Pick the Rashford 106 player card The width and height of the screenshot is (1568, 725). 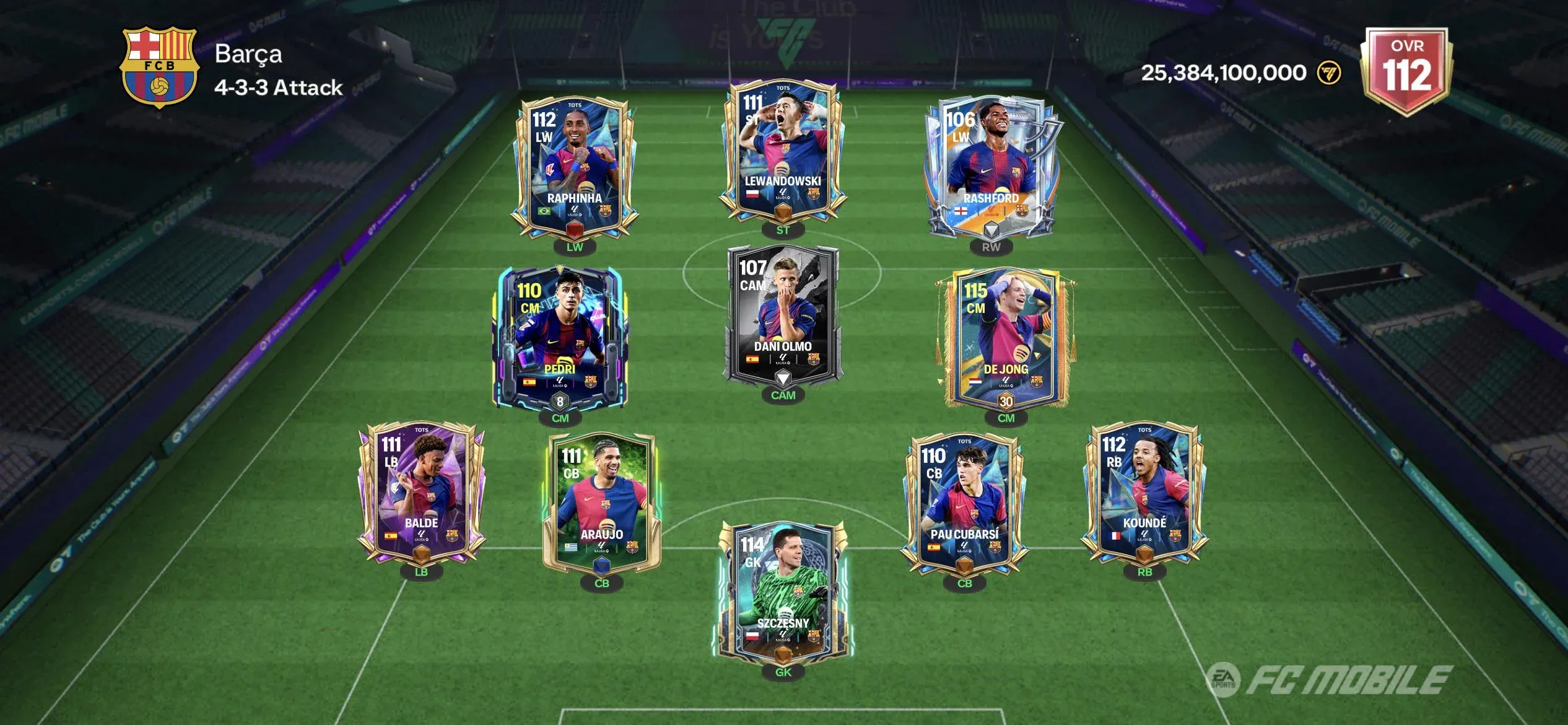[991, 167]
